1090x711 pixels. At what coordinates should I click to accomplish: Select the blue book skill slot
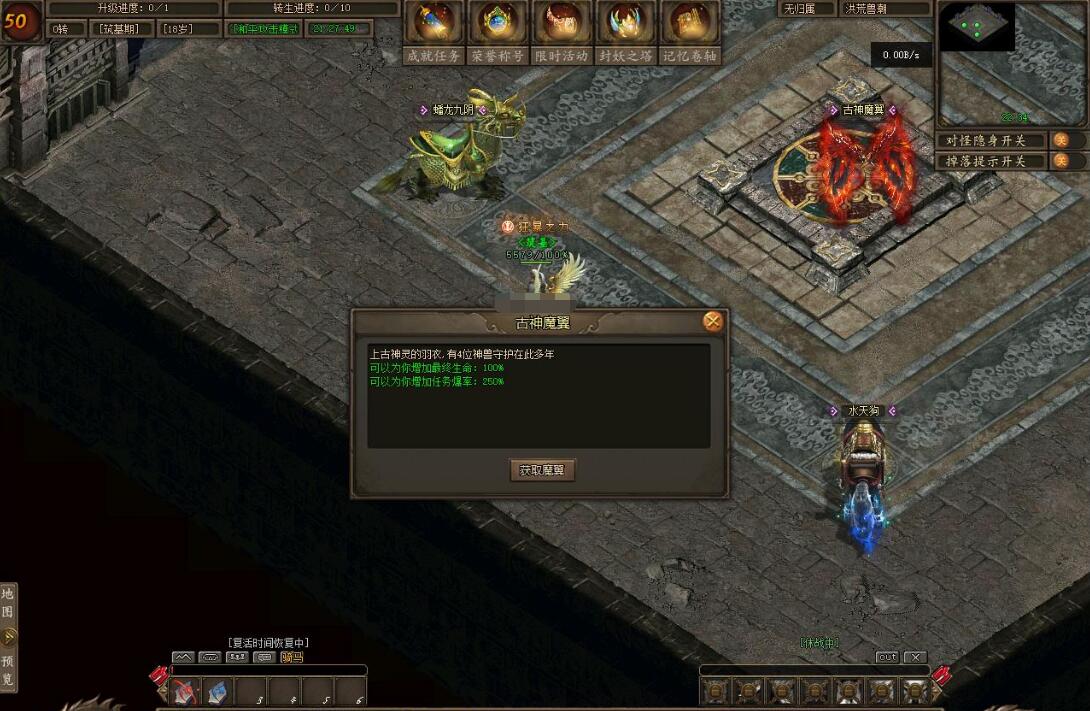[x=219, y=692]
